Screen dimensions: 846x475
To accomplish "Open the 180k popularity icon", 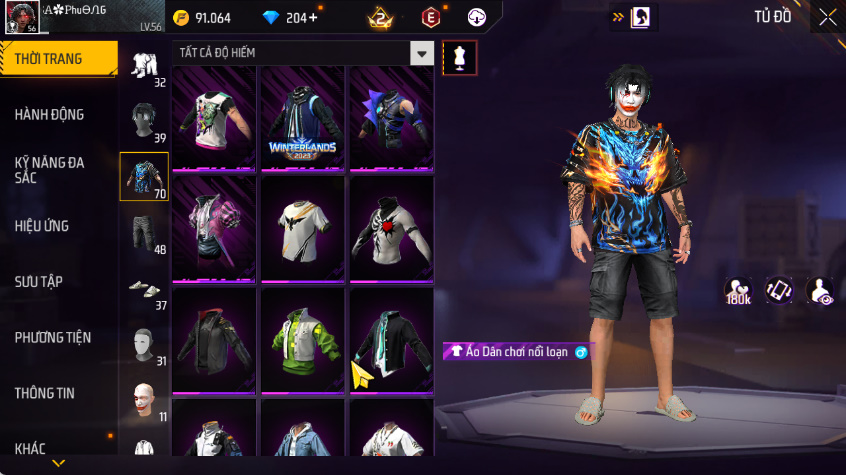I will 738,291.
